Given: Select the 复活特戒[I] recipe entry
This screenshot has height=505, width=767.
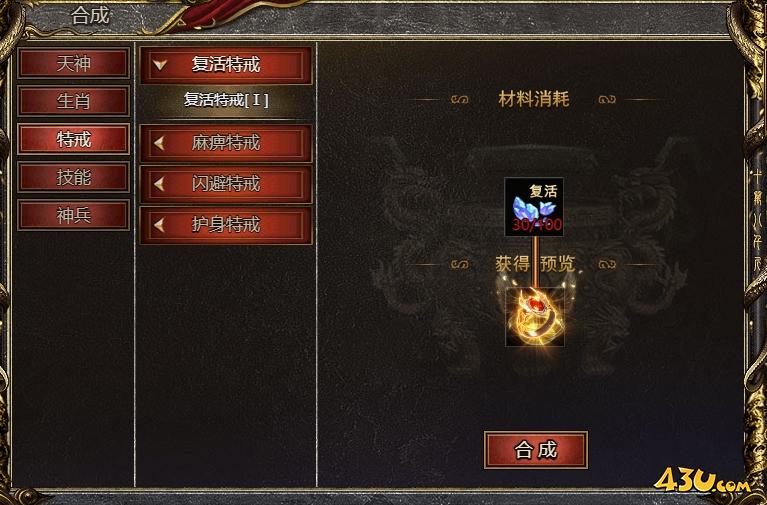Looking at the screenshot, I should coord(225,101).
